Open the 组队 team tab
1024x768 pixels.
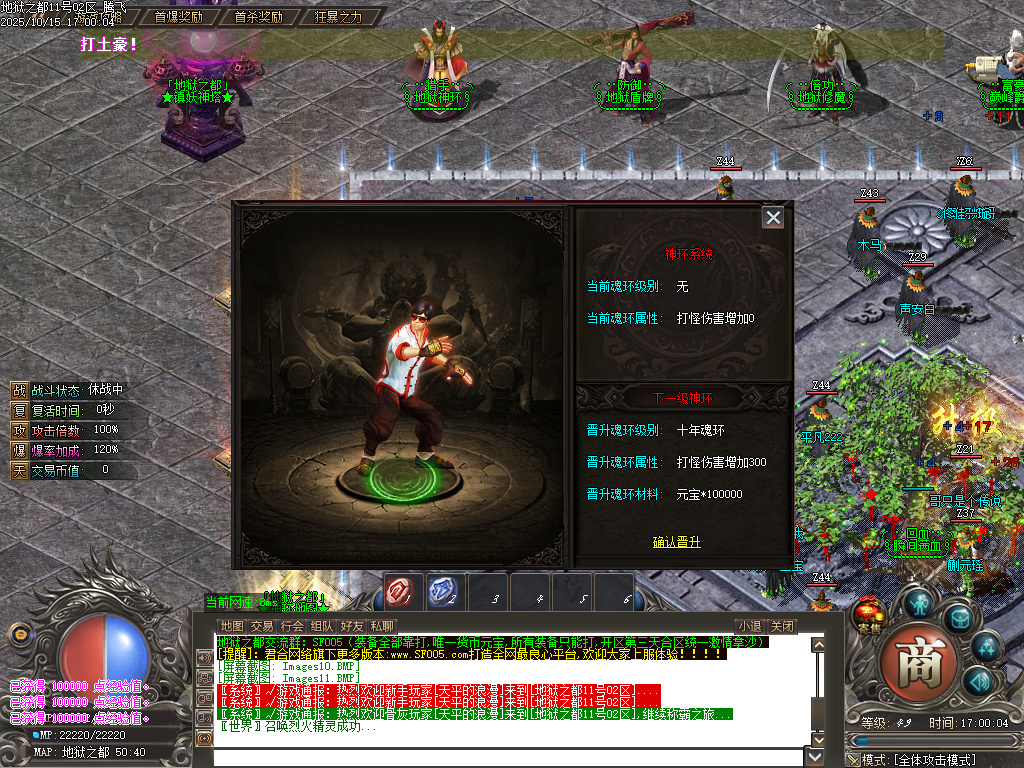pos(322,626)
